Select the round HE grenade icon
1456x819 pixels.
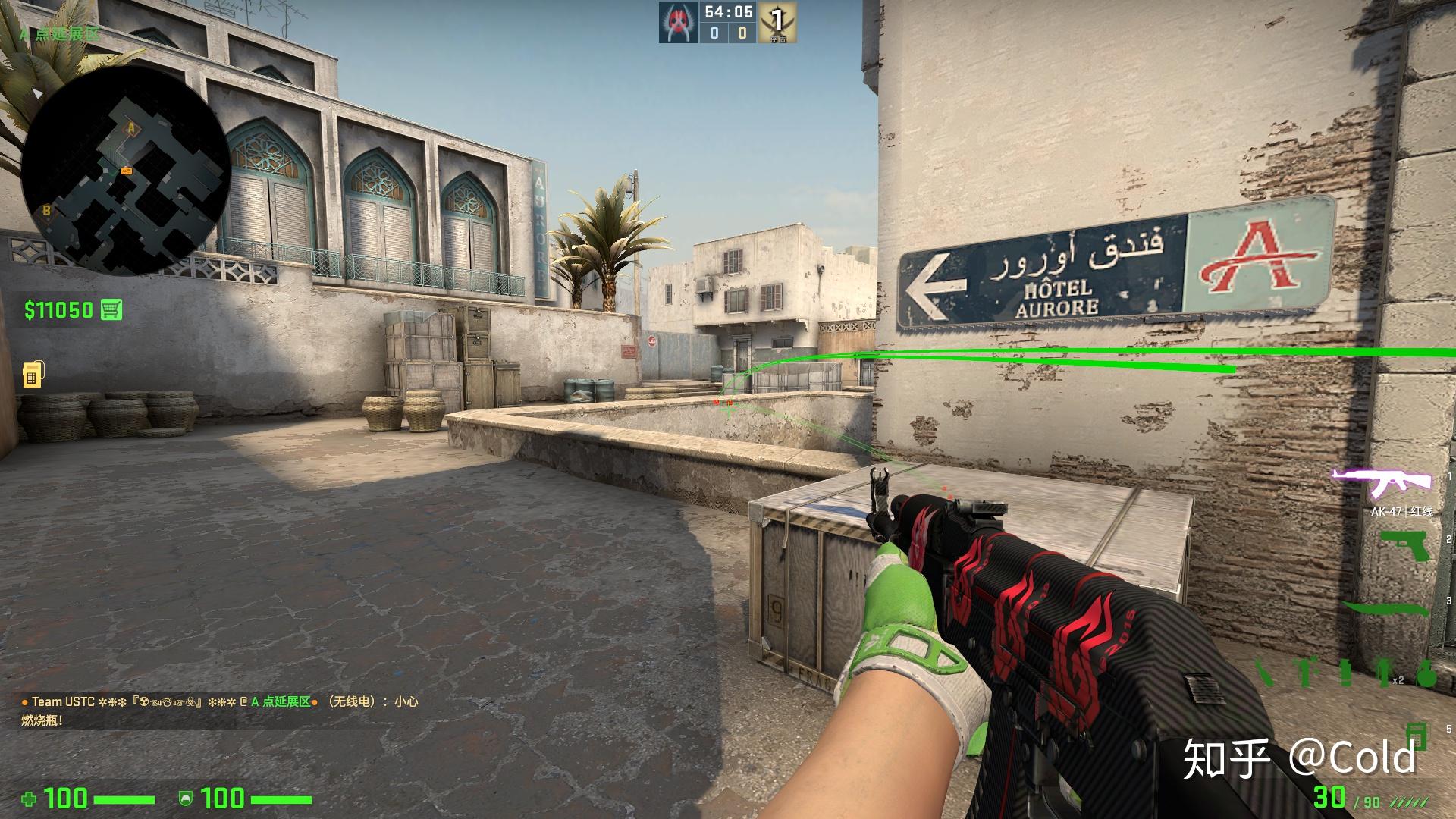[x=1426, y=673]
